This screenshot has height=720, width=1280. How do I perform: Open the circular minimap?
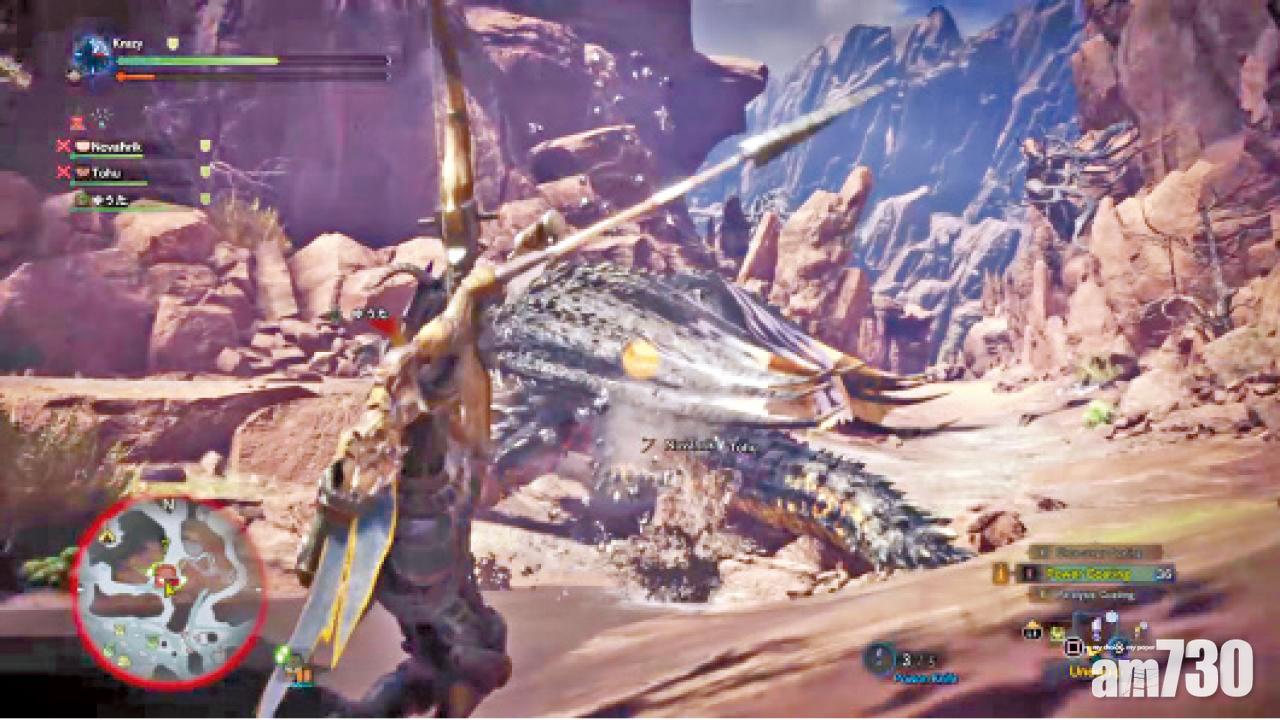coord(168,590)
